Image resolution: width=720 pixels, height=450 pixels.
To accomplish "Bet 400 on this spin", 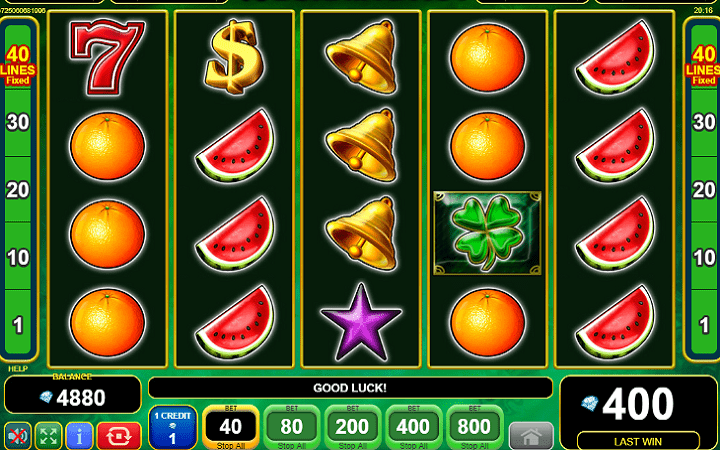I will [x=413, y=427].
